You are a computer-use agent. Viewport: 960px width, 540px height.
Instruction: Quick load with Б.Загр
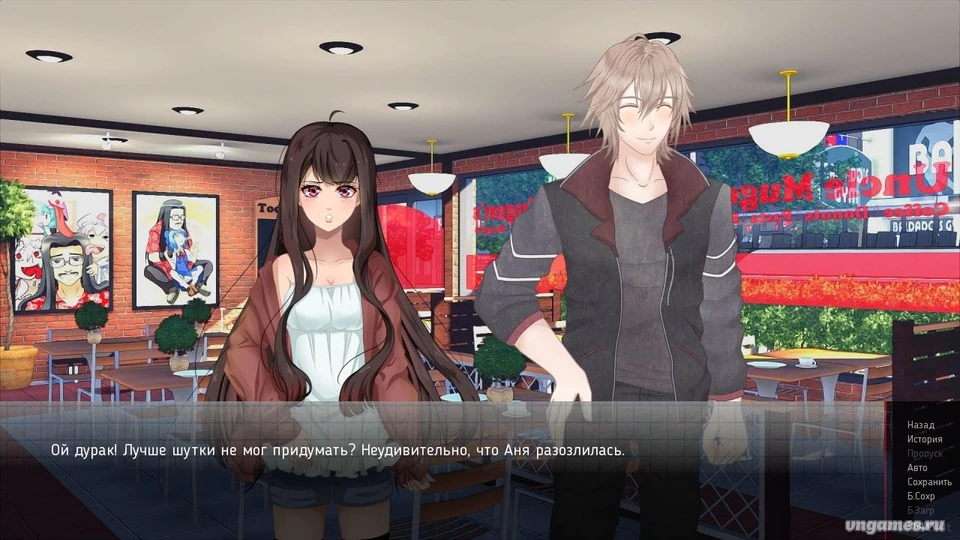tap(921, 510)
